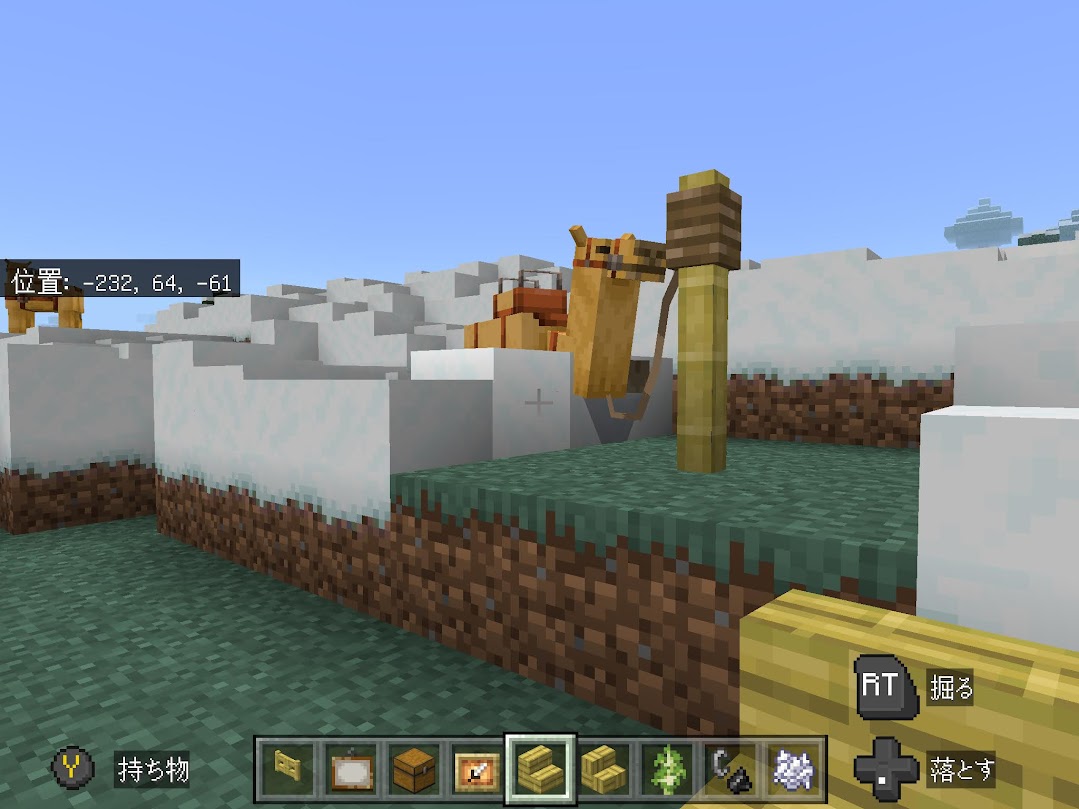Pick the item frame with sword slot

pyautogui.click(x=477, y=769)
